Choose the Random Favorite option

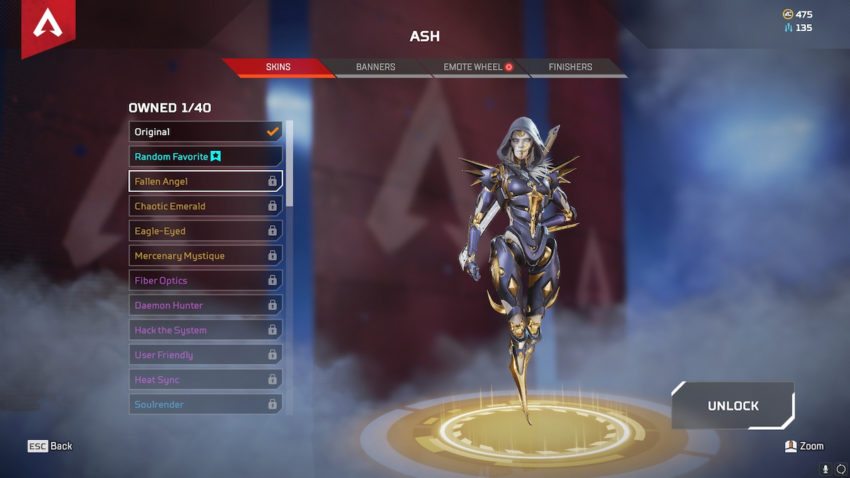pos(205,157)
